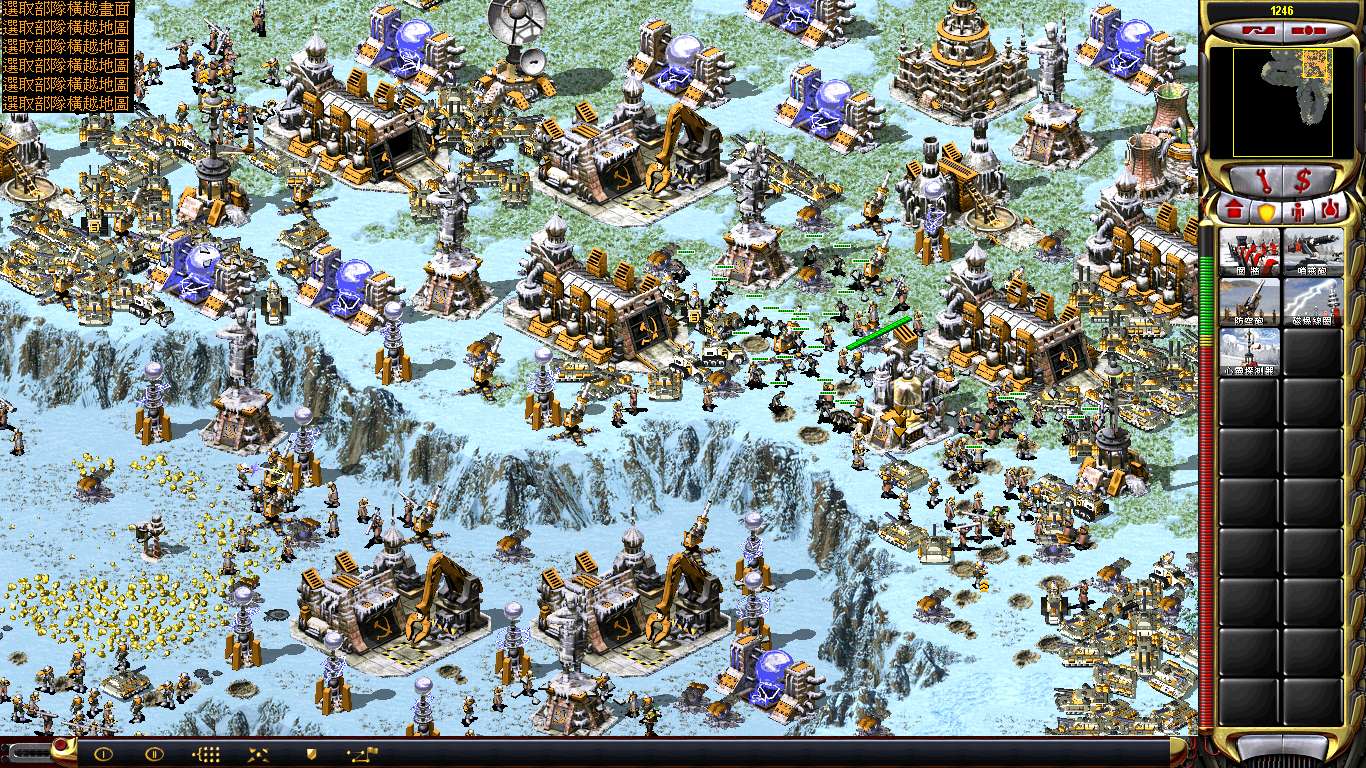
Task: Activate the shield guard command
Action: (x=310, y=754)
